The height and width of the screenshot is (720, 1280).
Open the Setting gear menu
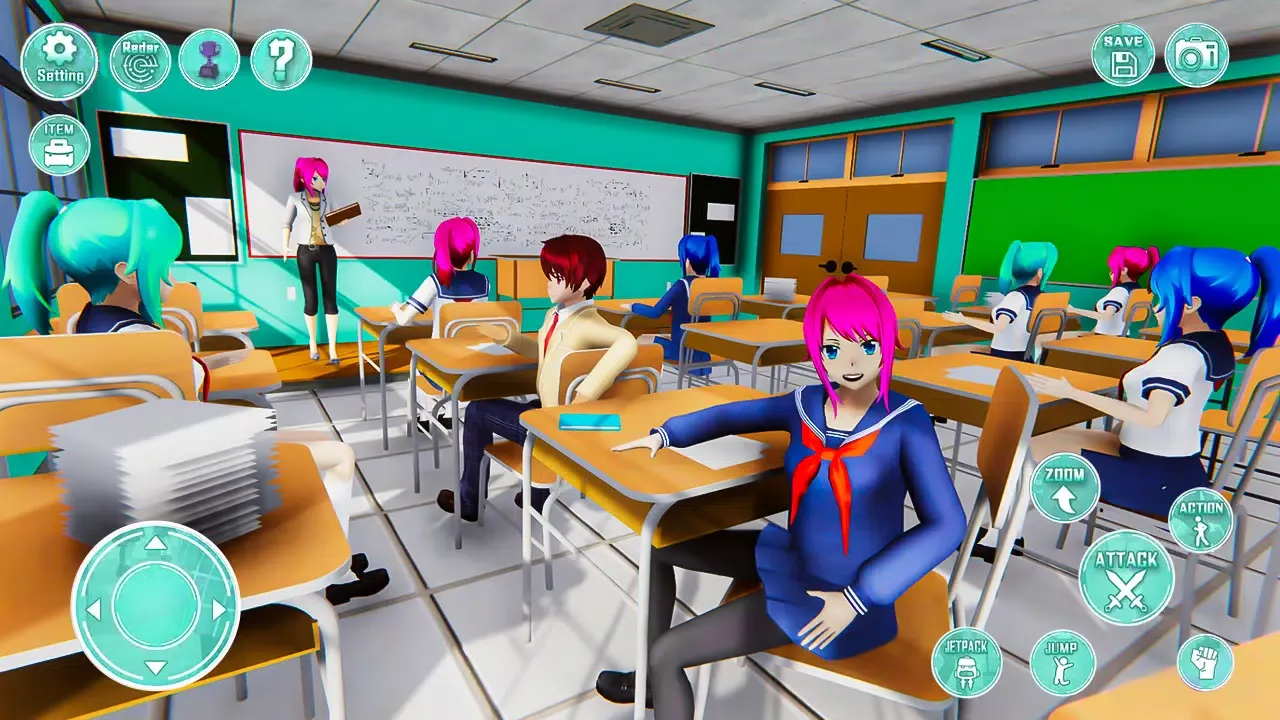[59, 61]
